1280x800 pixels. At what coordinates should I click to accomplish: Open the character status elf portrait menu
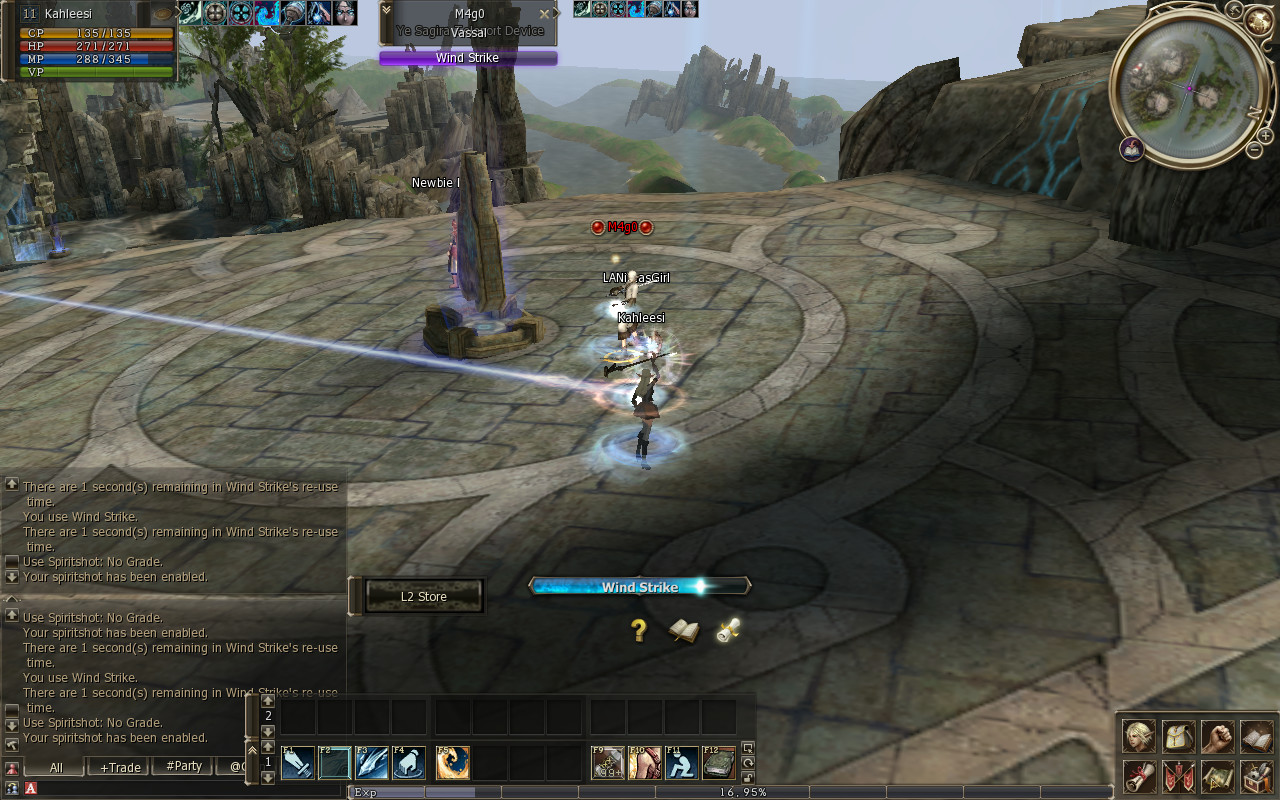(1139, 737)
